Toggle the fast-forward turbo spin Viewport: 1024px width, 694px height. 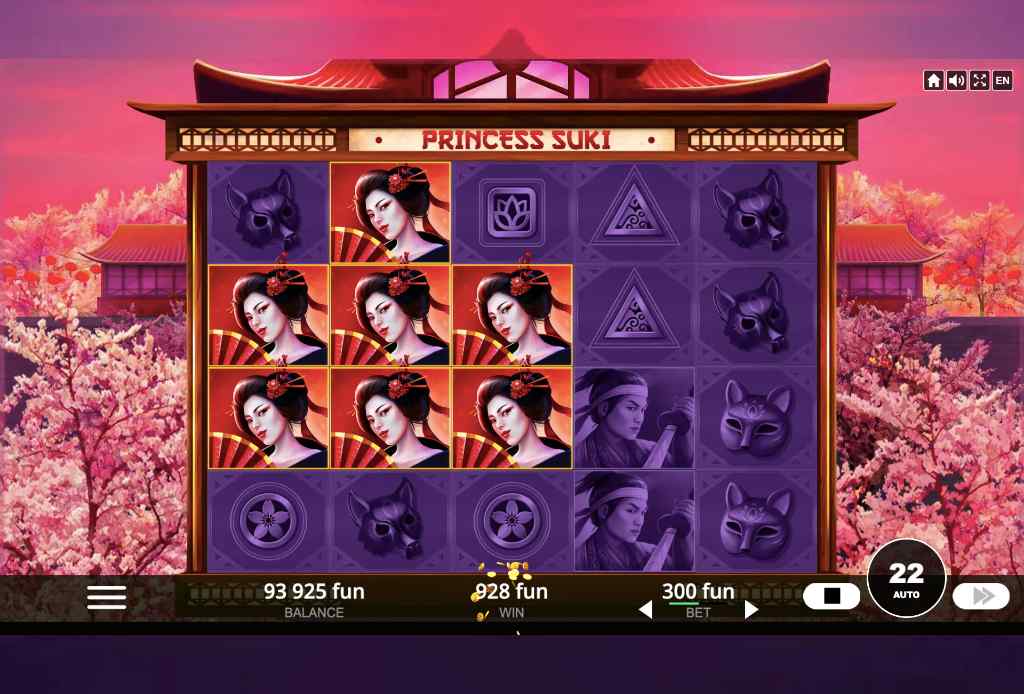(981, 597)
